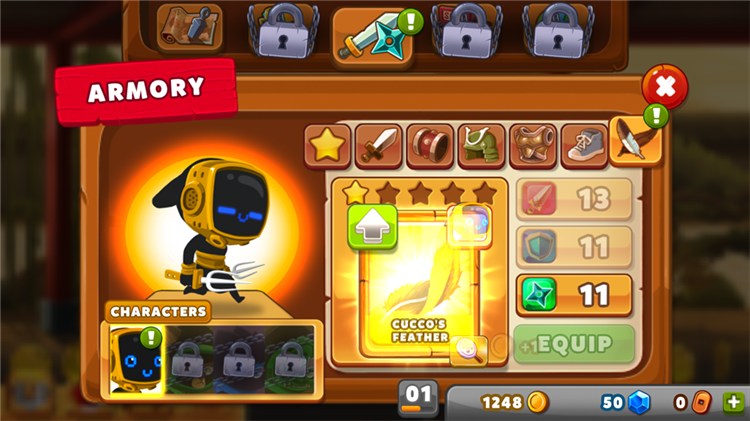Open the red shield category tab
This screenshot has height=421, width=750.
(429, 147)
